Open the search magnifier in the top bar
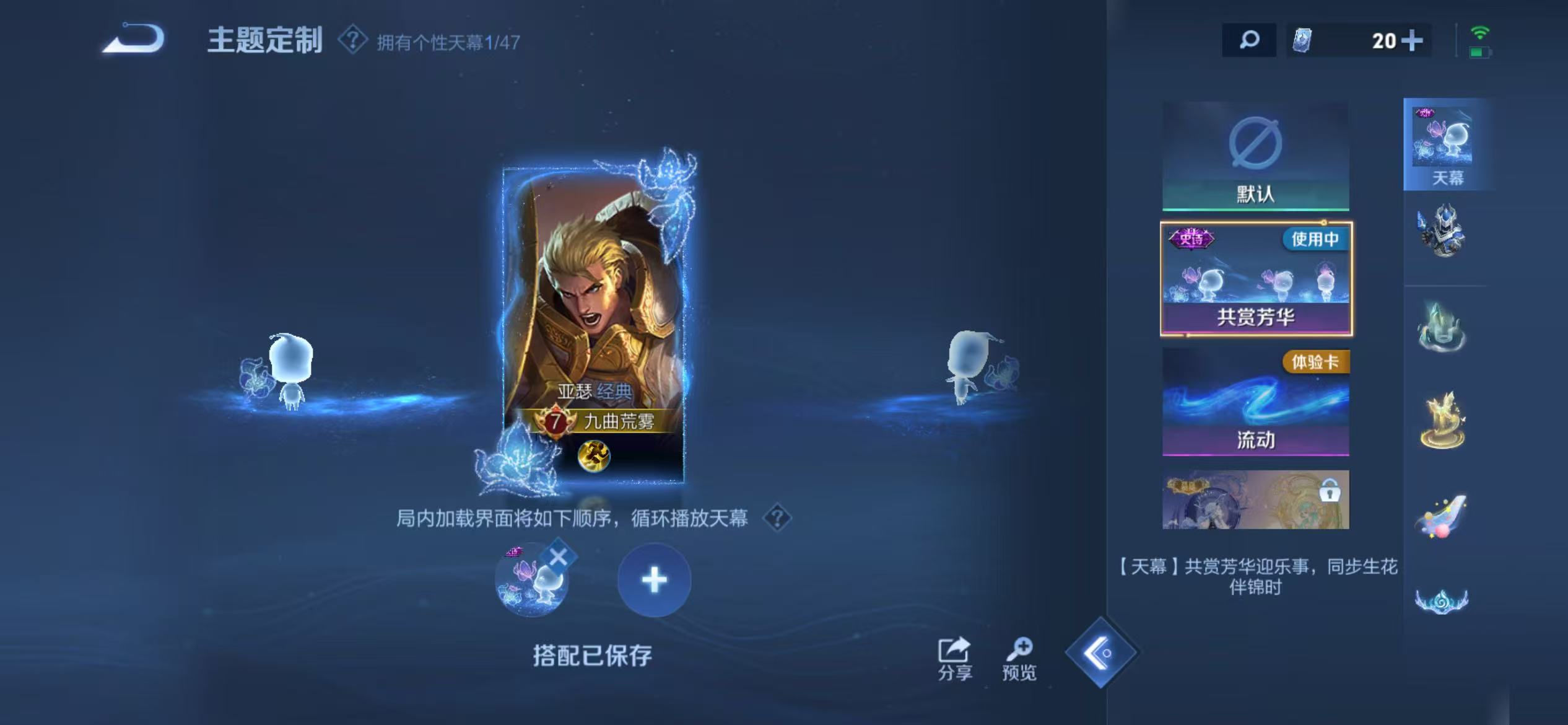This screenshot has height=725, width=1568. pyautogui.click(x=1250, y=41)
